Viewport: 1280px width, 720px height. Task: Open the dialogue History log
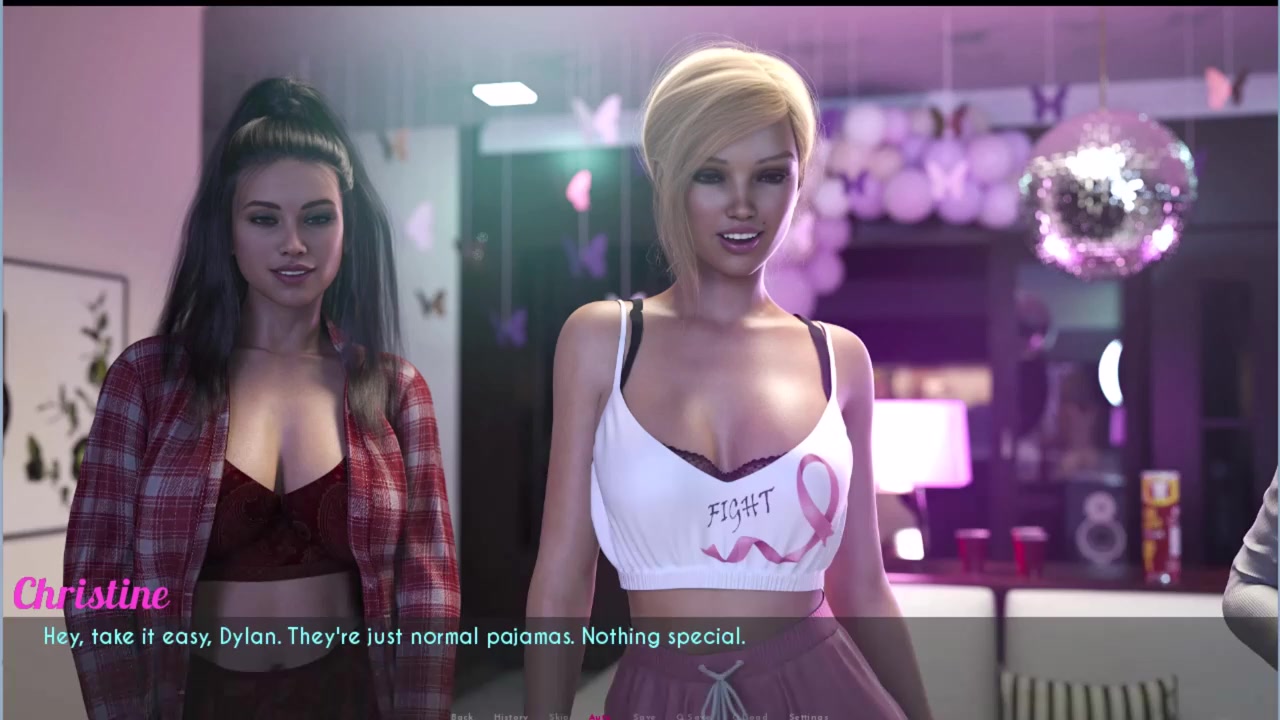click(x=510, y=716)
